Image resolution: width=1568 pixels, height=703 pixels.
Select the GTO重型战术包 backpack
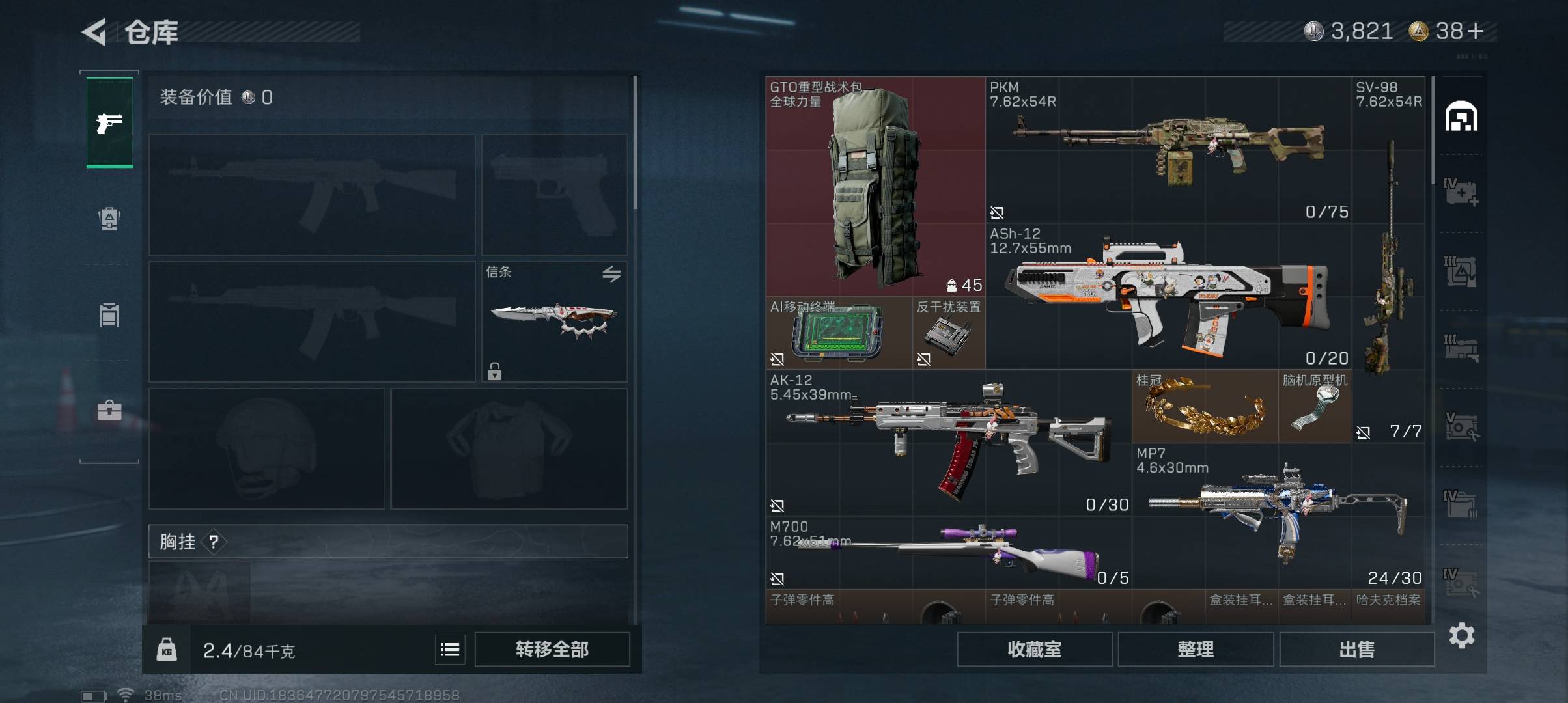coord(875,186)
